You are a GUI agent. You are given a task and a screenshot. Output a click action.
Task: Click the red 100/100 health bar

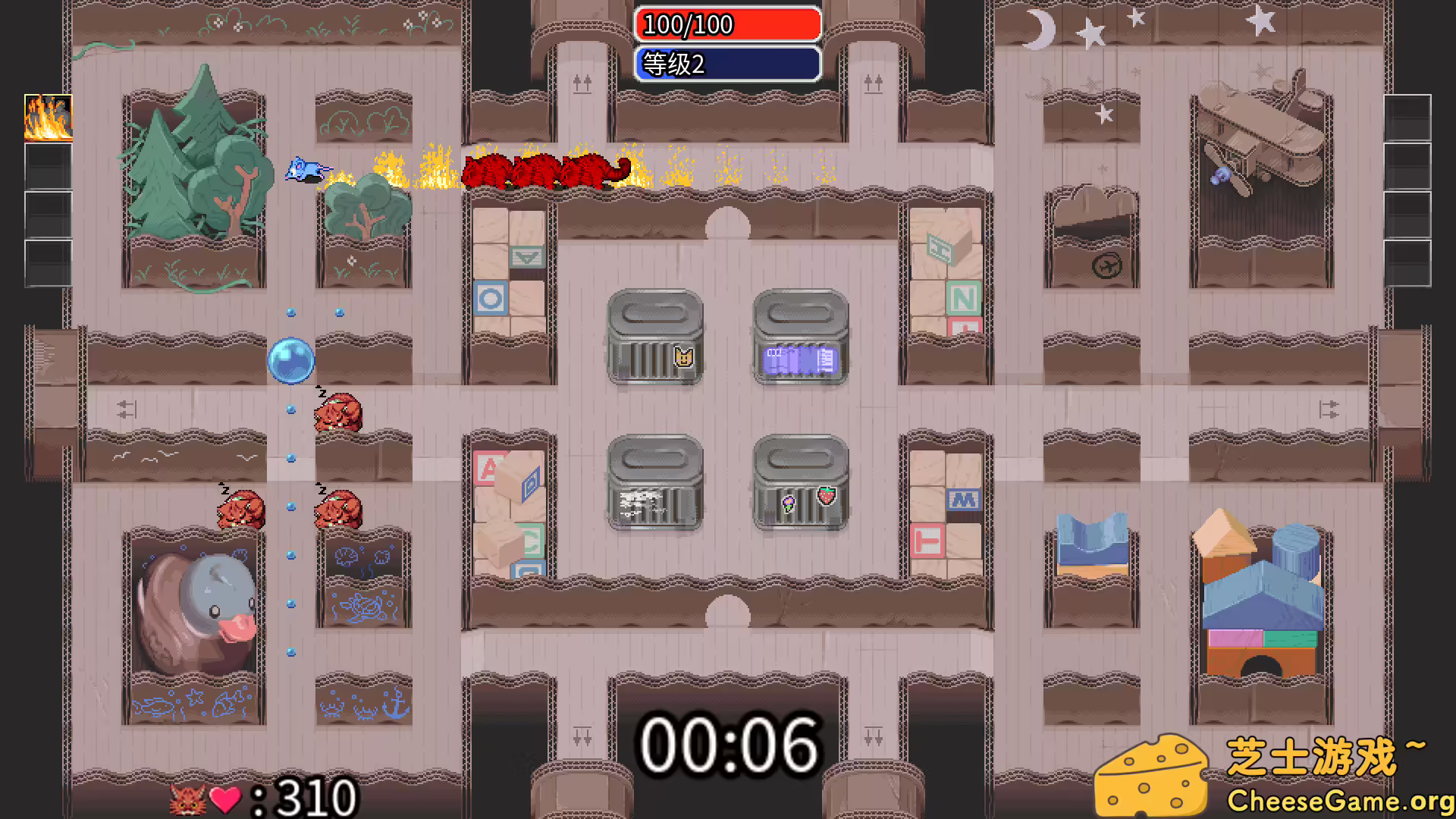click(726, 25)
